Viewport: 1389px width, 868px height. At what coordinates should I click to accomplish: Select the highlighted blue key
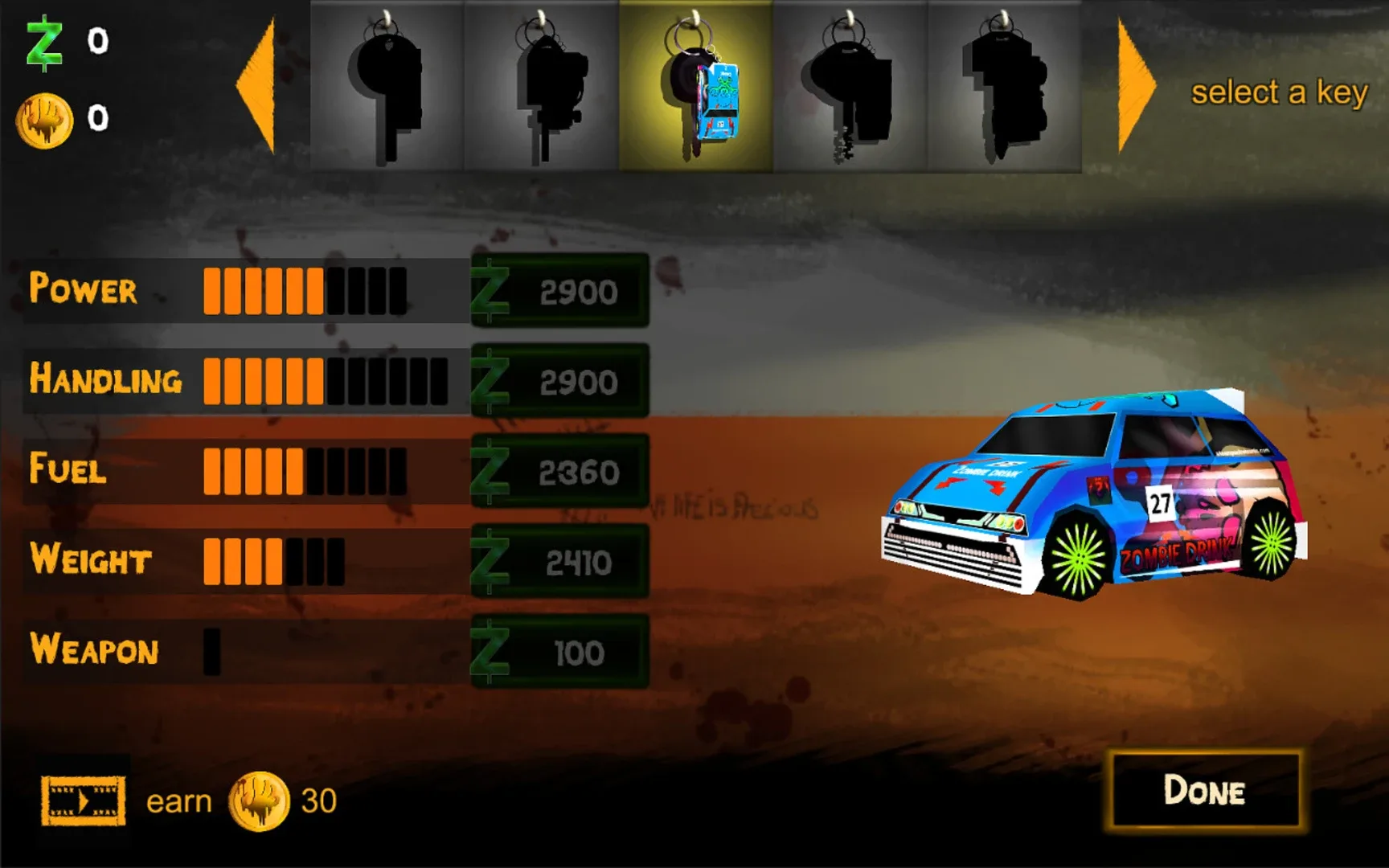coord(698,84)
